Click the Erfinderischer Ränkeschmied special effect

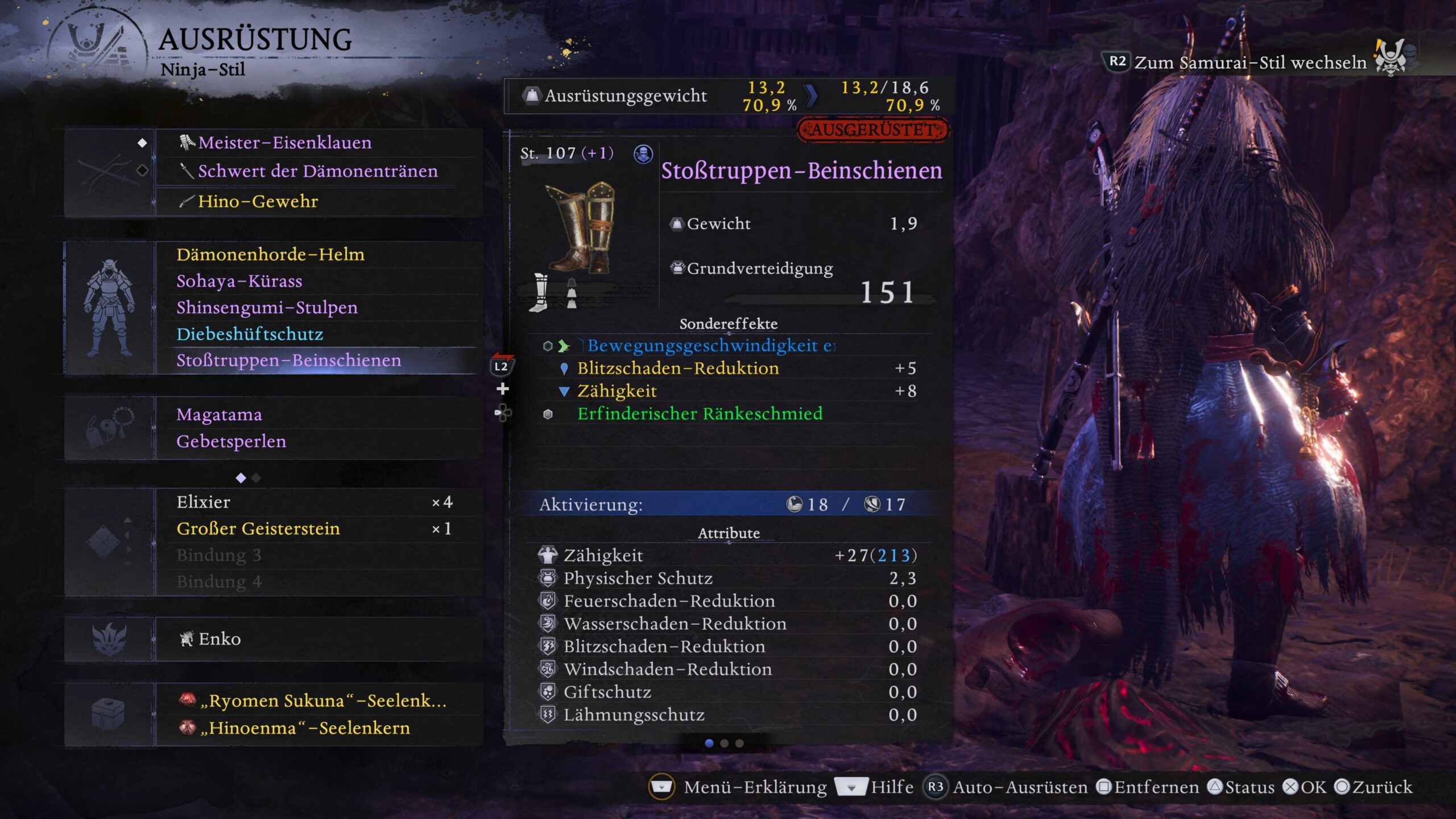(700, 413)
